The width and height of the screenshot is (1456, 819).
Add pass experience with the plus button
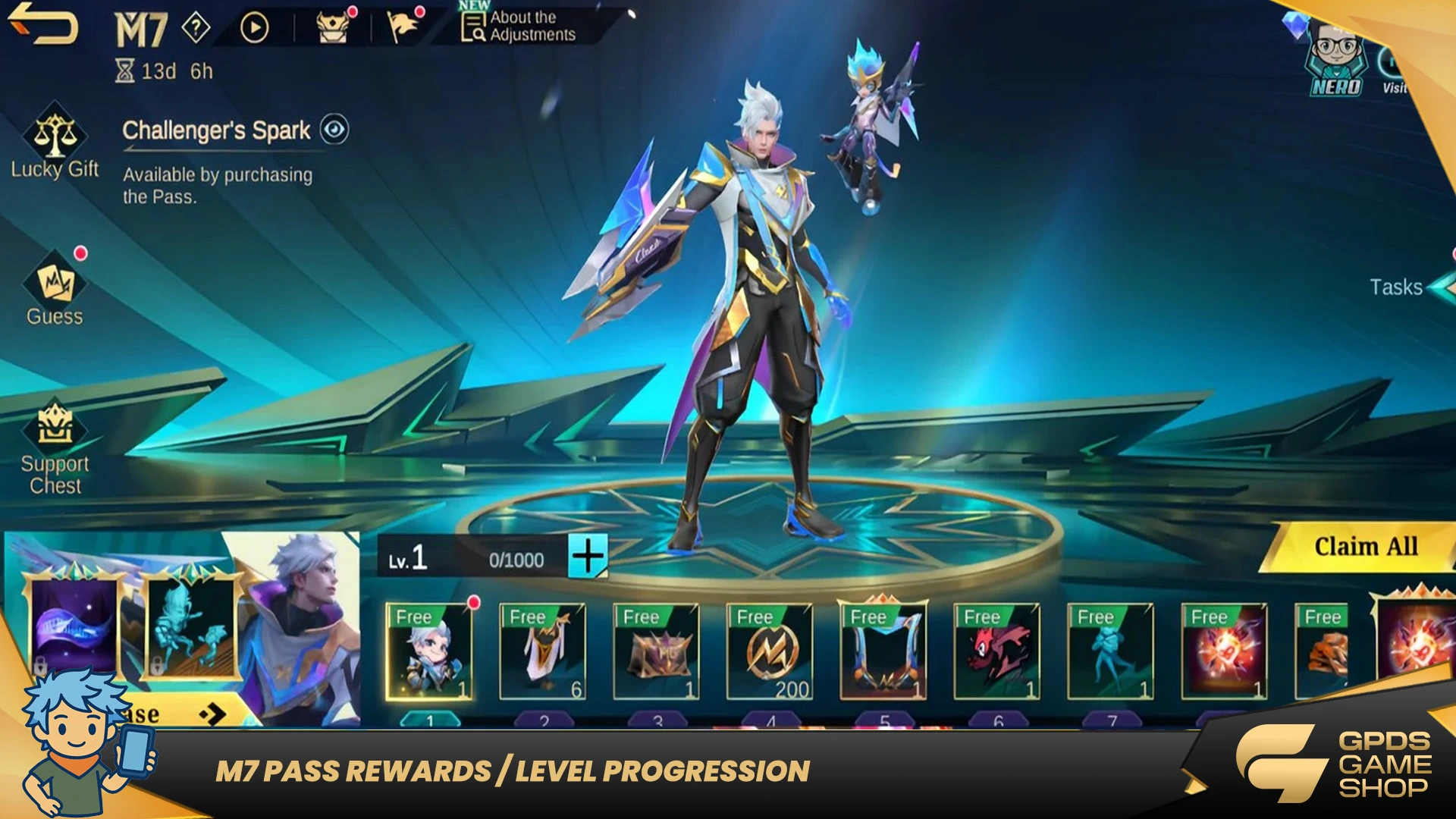tap(588, 557)
